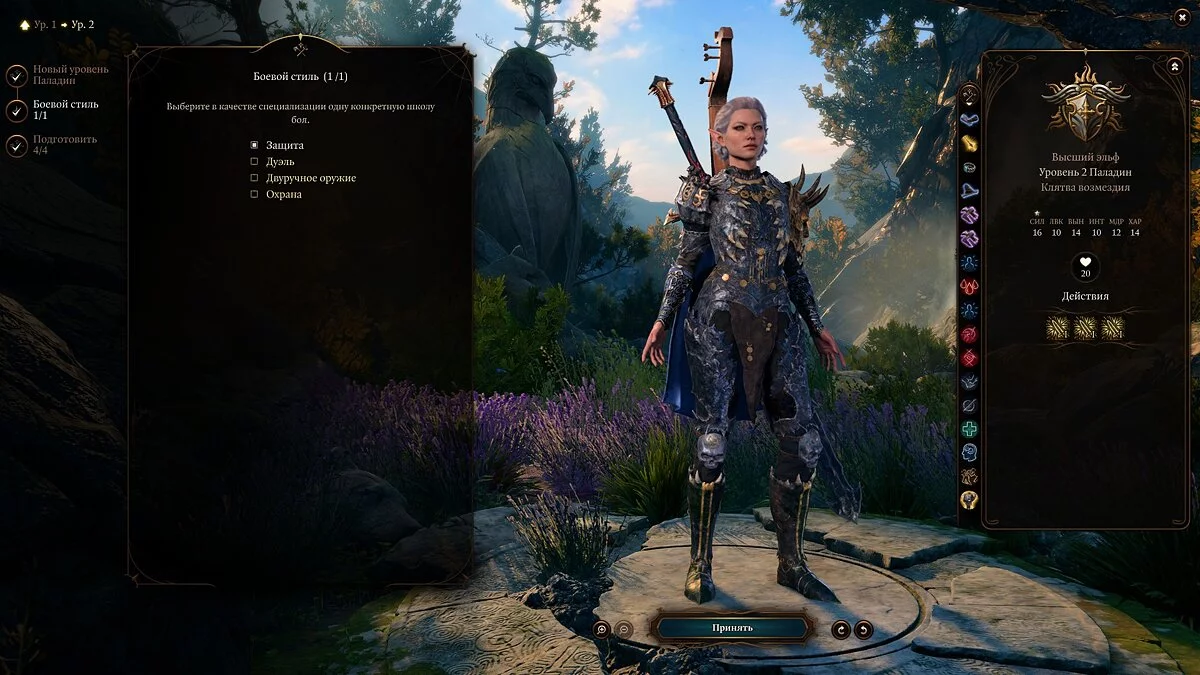Zoom in on the character model

pos(602,629)
